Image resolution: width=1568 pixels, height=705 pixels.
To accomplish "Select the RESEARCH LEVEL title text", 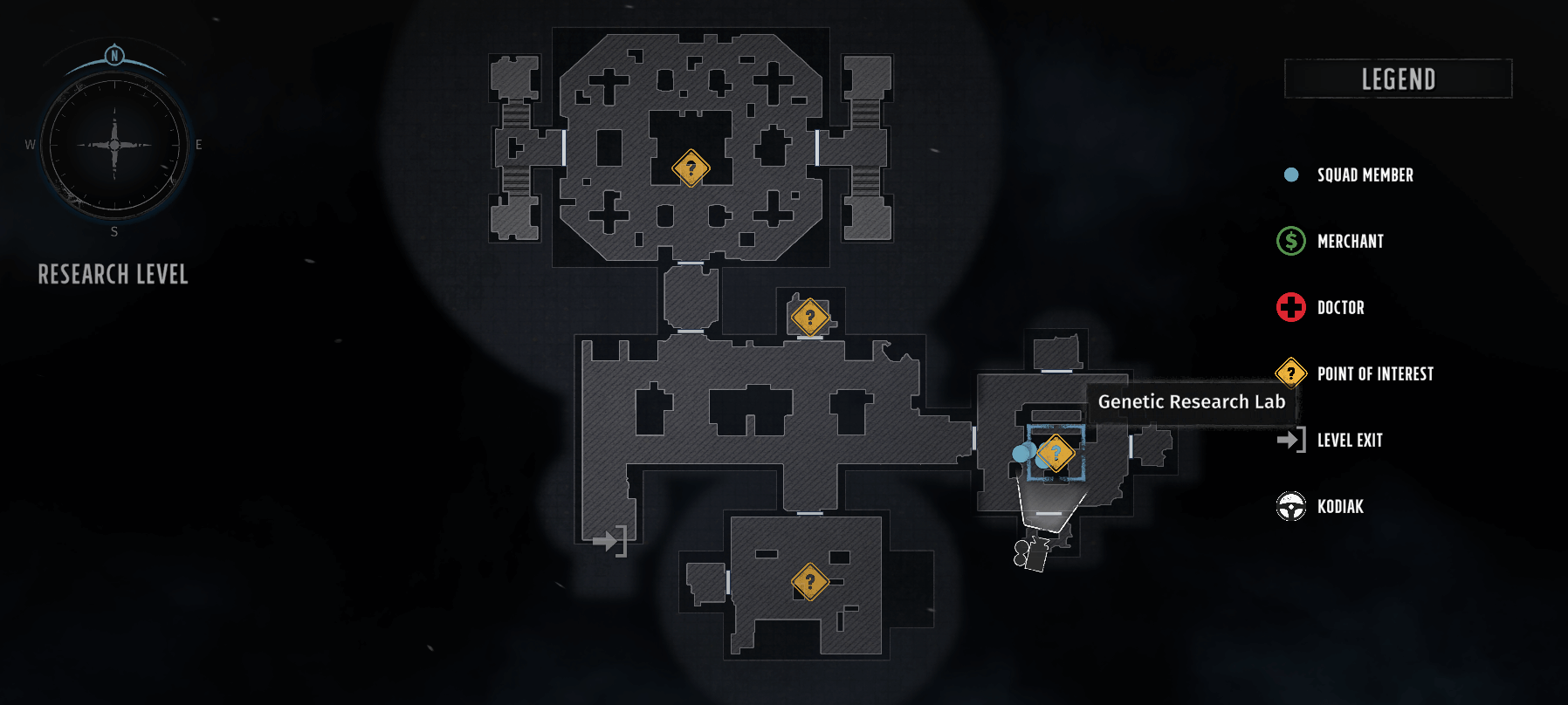I will tap(113, 274).
